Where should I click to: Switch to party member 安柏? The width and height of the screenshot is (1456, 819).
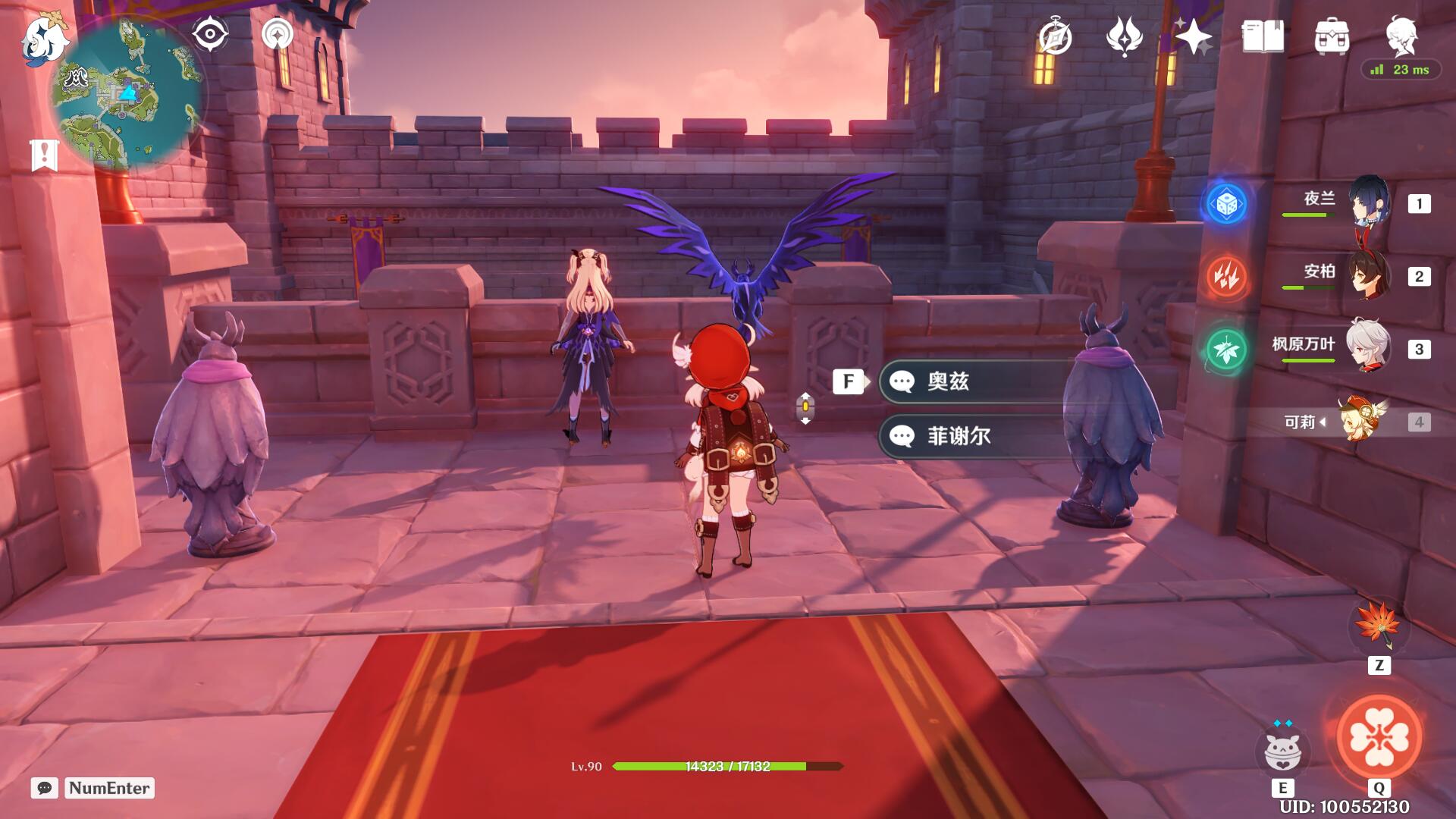(x=1370, y=276)
